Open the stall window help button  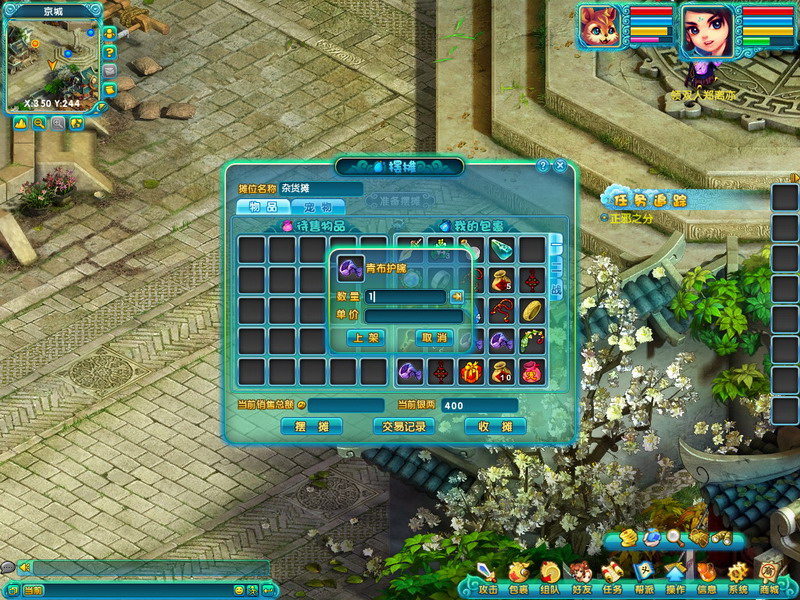click(543, 165)
